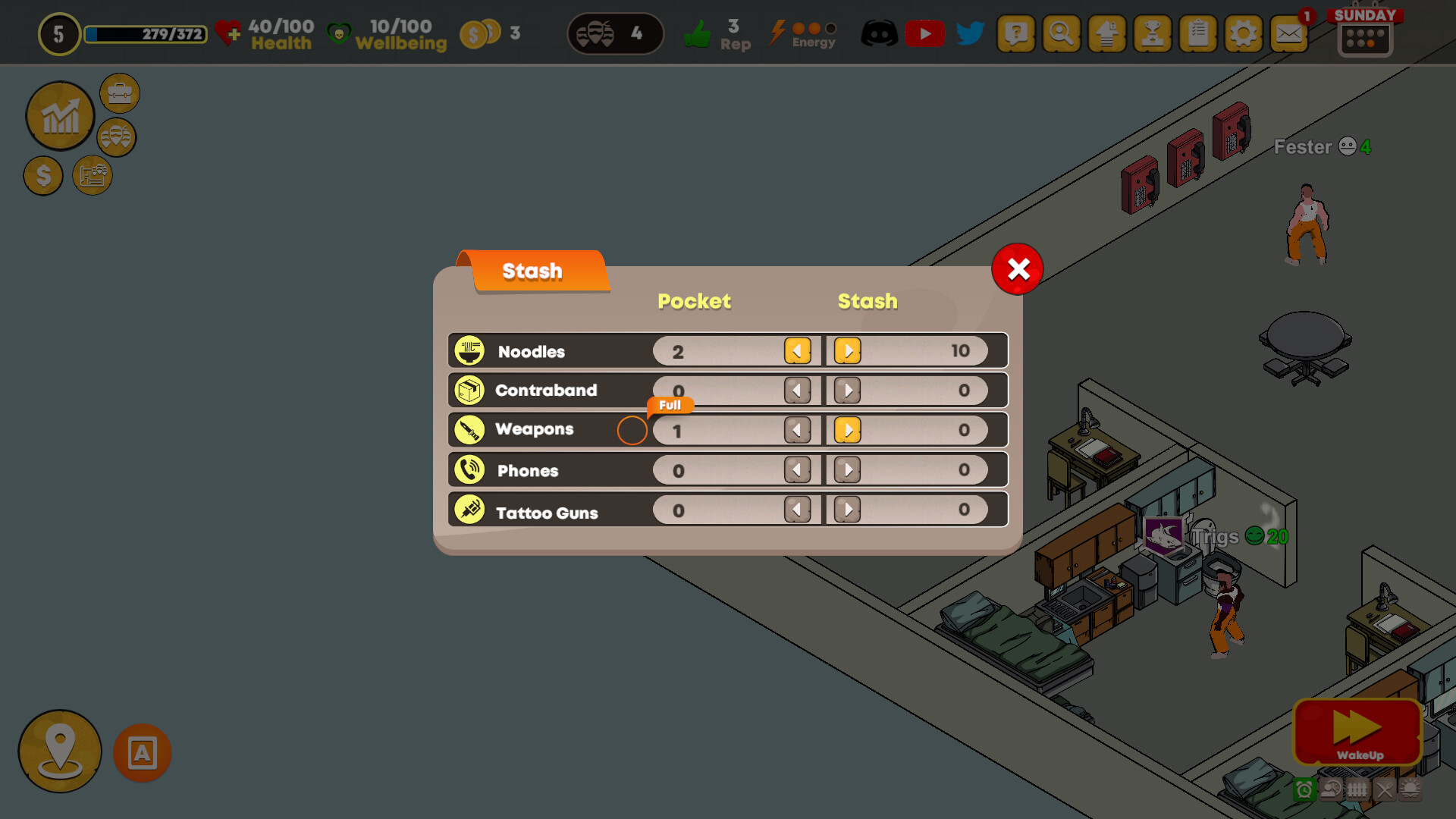Open the trophy achievements icon
1456x819 pixels.
click(1152, 33)
